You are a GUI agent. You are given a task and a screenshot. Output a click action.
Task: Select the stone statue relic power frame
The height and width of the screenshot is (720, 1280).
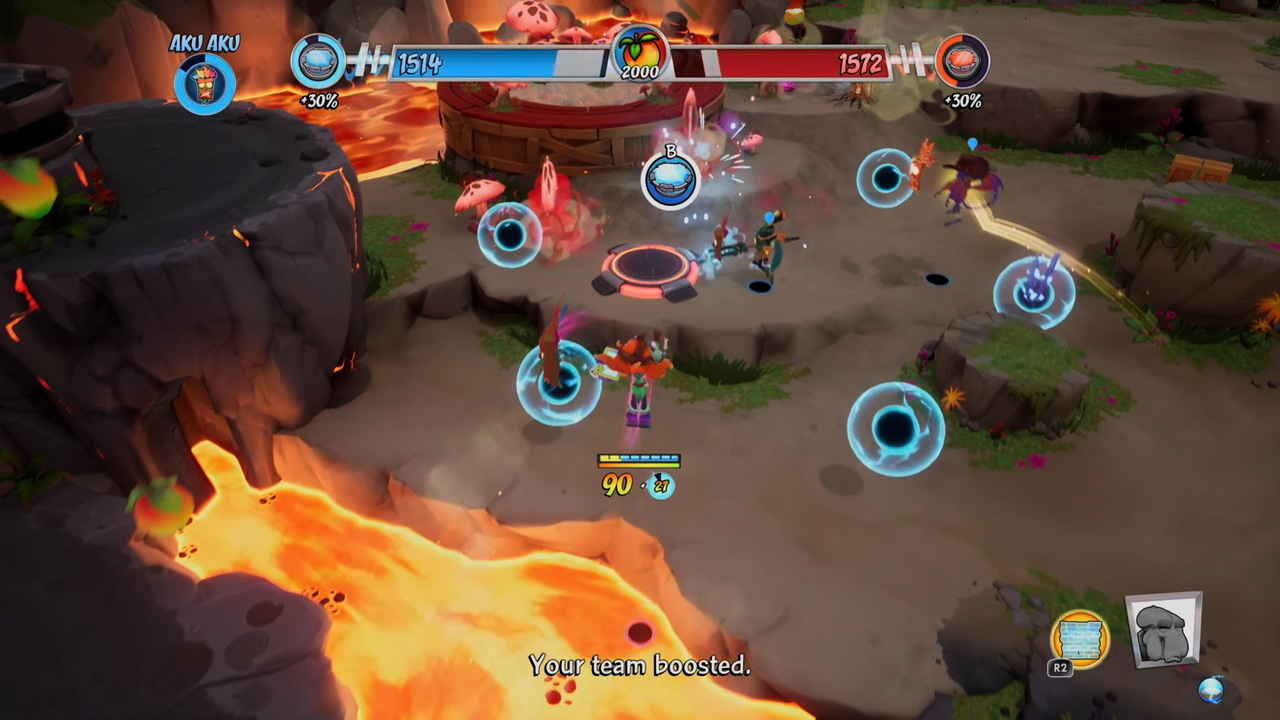[1164, 631]
